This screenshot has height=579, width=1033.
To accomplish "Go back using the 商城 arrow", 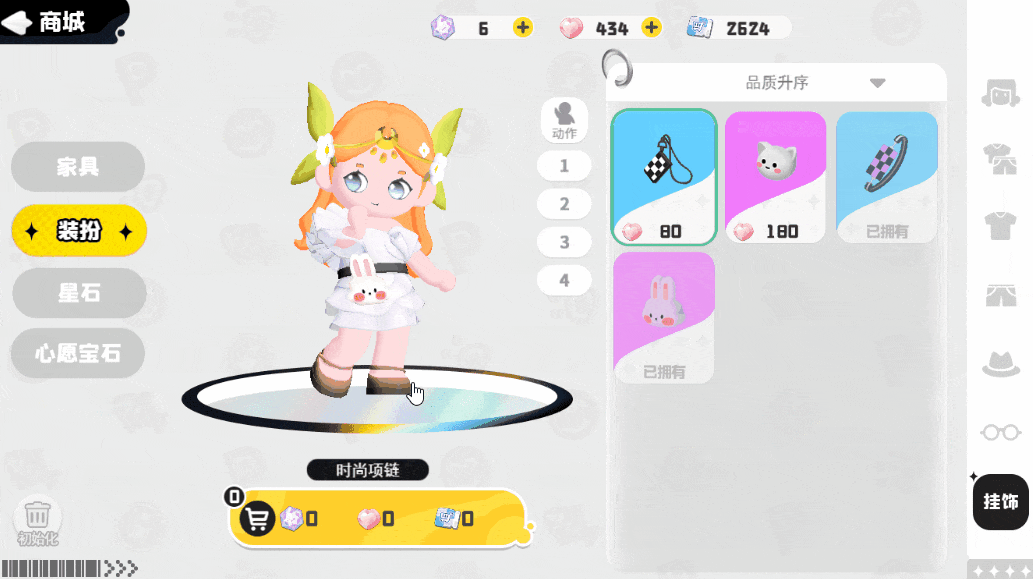I will [x=19, y=23].
